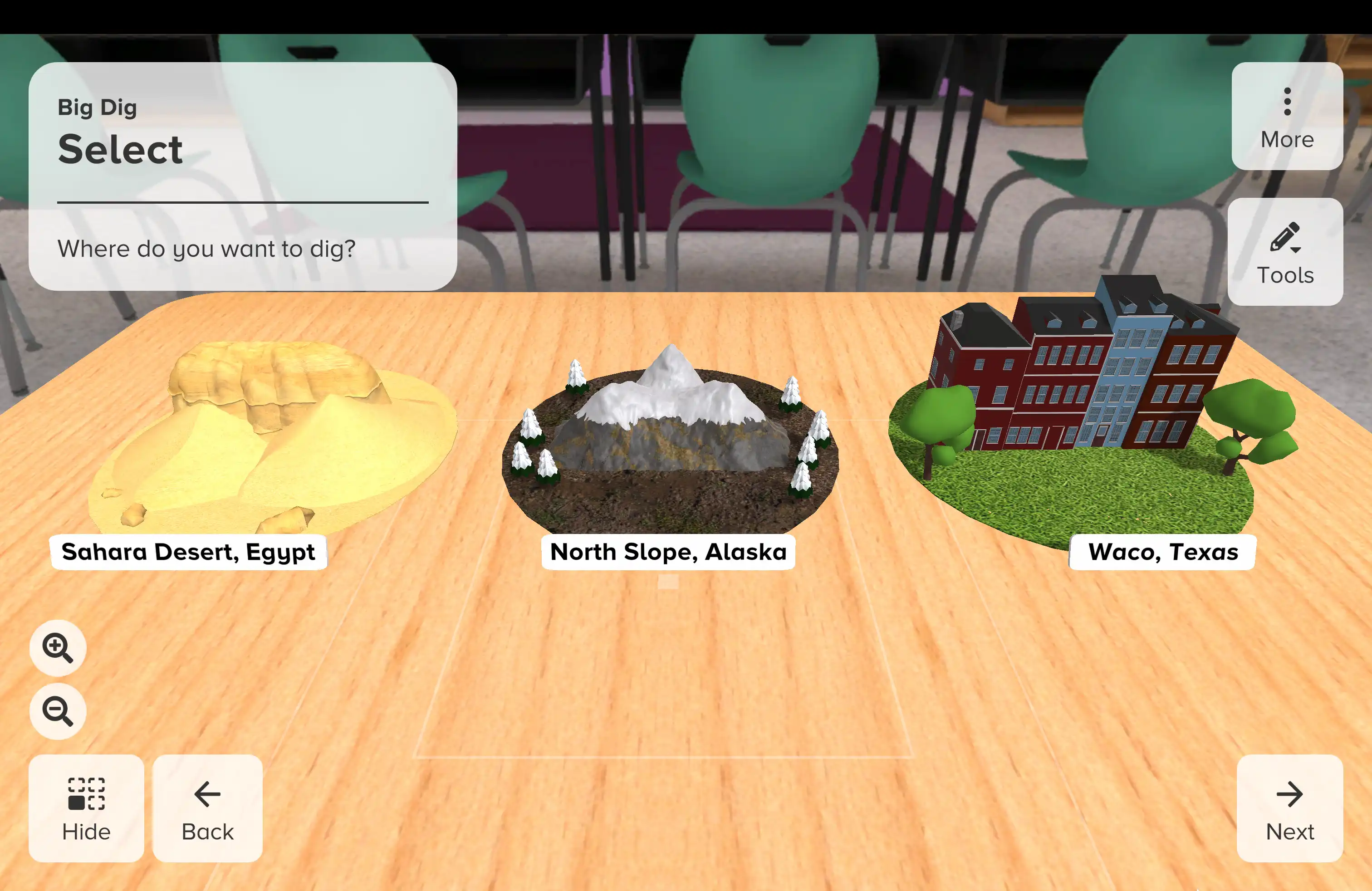1372x891 pixels.
Task: Zoom out using the magnifier minus icon
Action: pos(57,710)
